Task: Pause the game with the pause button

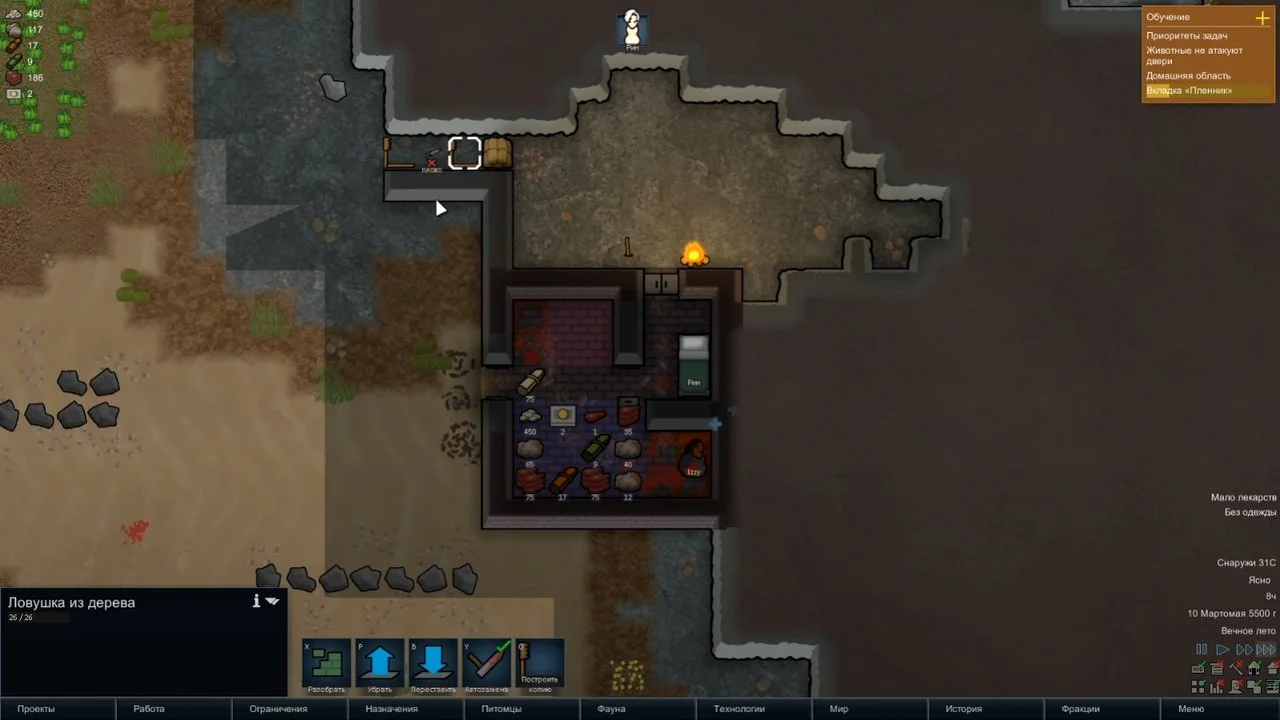Action: pos(1202,650)
